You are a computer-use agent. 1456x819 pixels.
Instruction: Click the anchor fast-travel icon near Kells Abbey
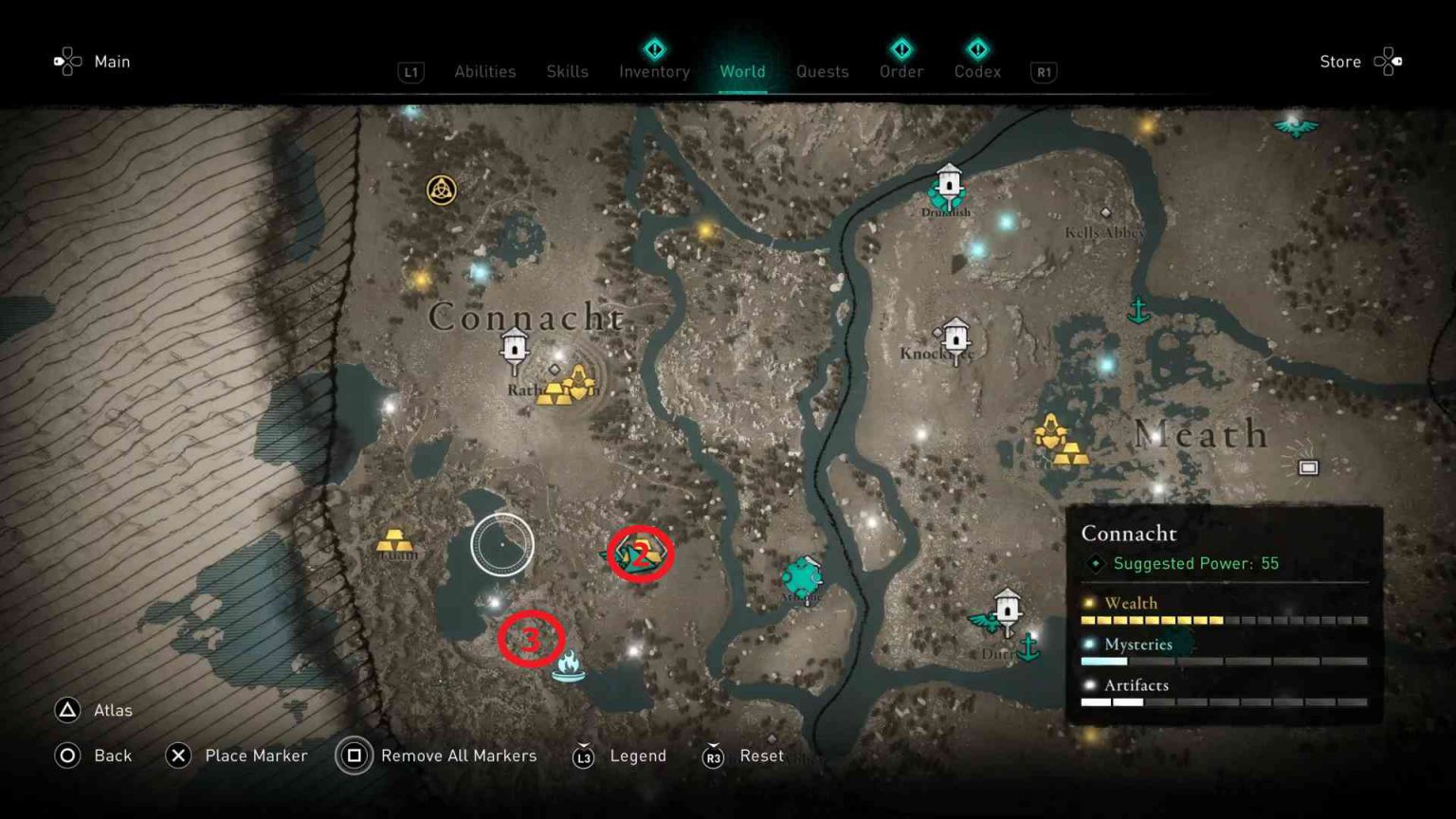point(1138,308)
